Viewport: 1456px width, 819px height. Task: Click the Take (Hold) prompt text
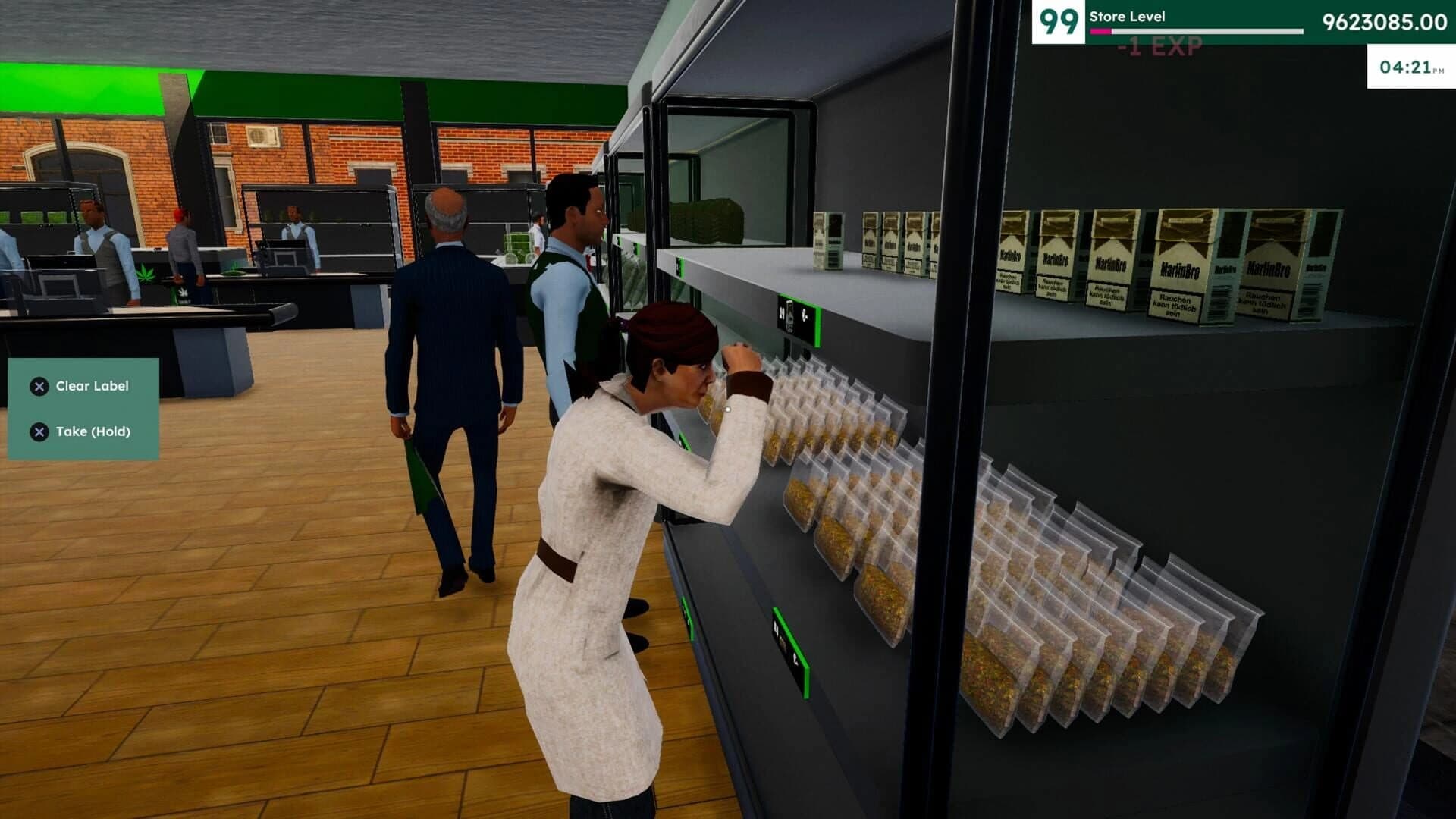coord(93,431)
